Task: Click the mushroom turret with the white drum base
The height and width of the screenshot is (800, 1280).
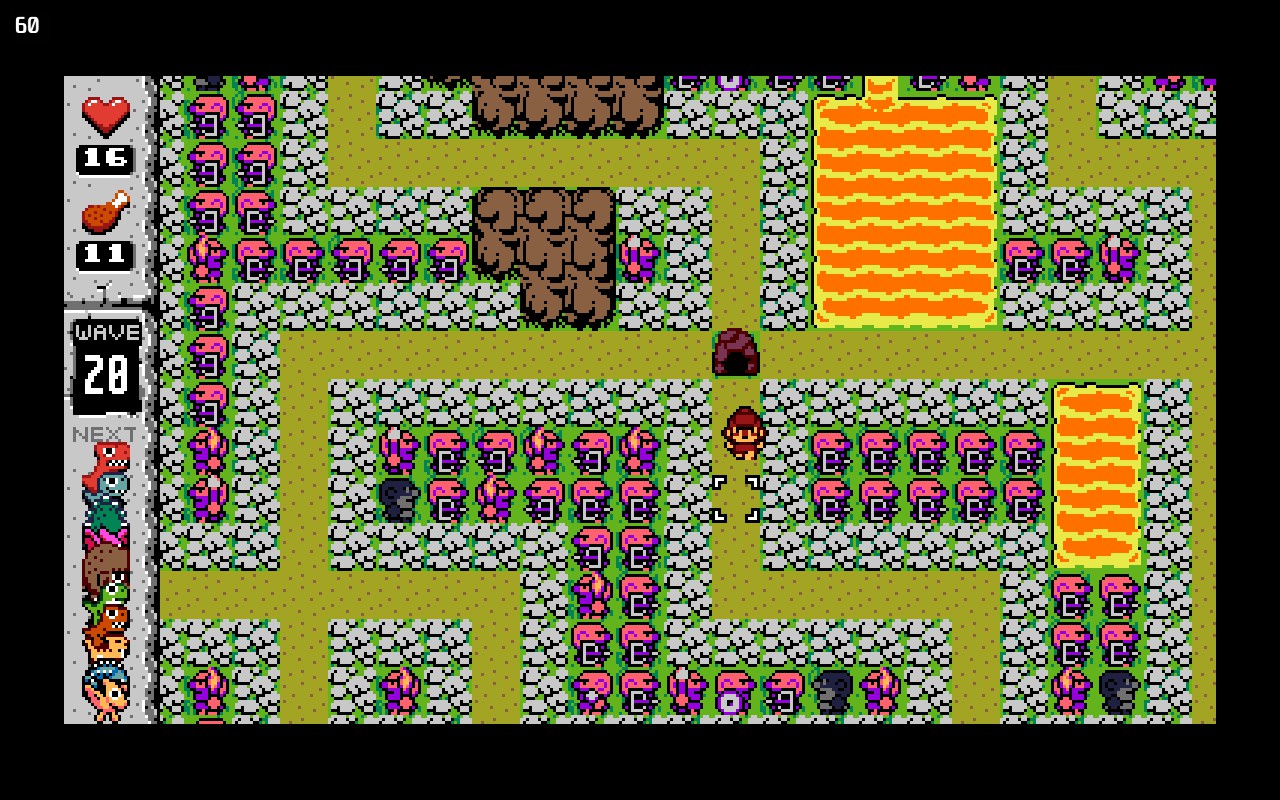Action: (x=730, y=692)
